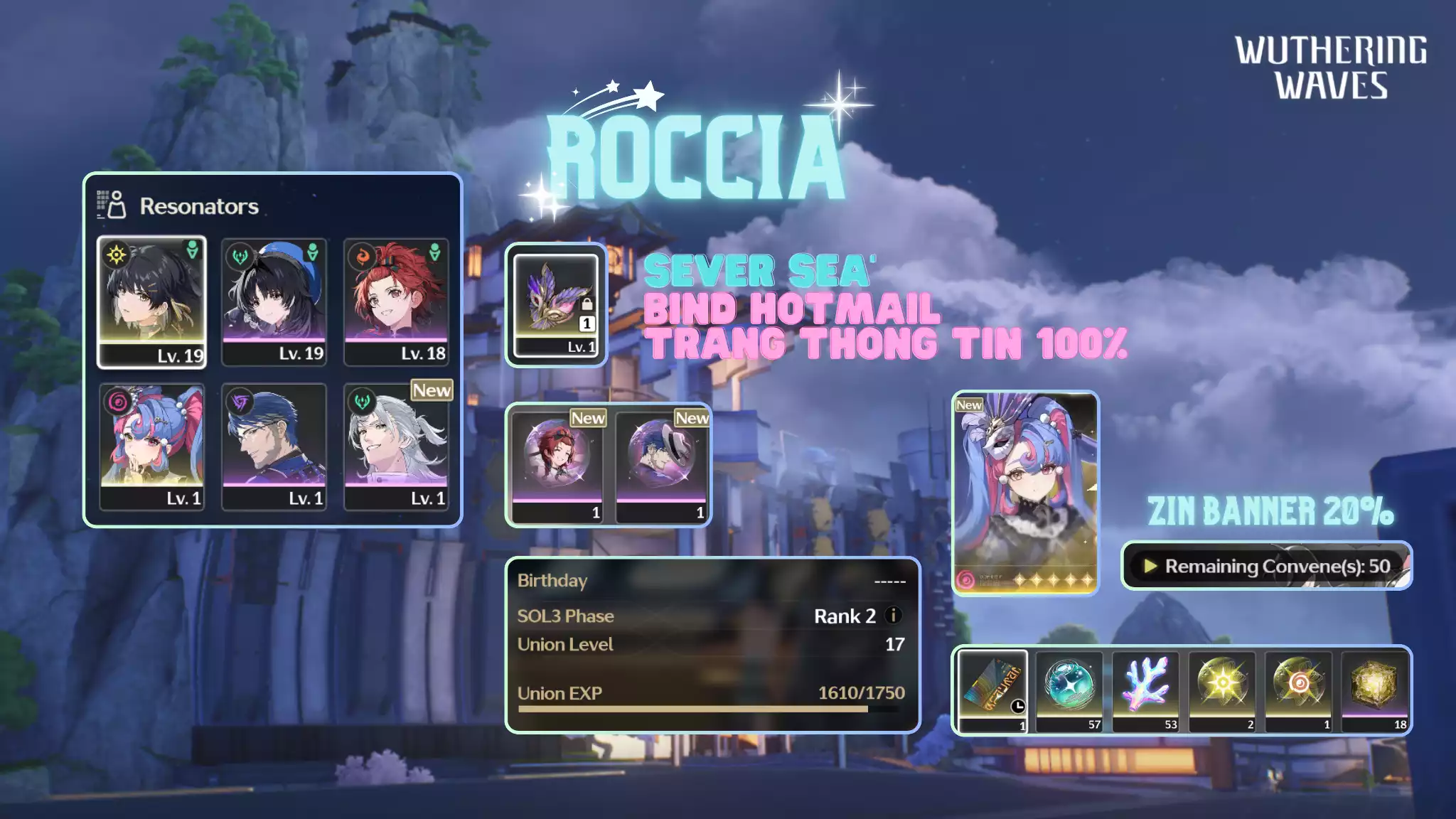Open the Remaining Convene(s): 50 button
The image size is (1456, 819).
(x=1266, y=566)
